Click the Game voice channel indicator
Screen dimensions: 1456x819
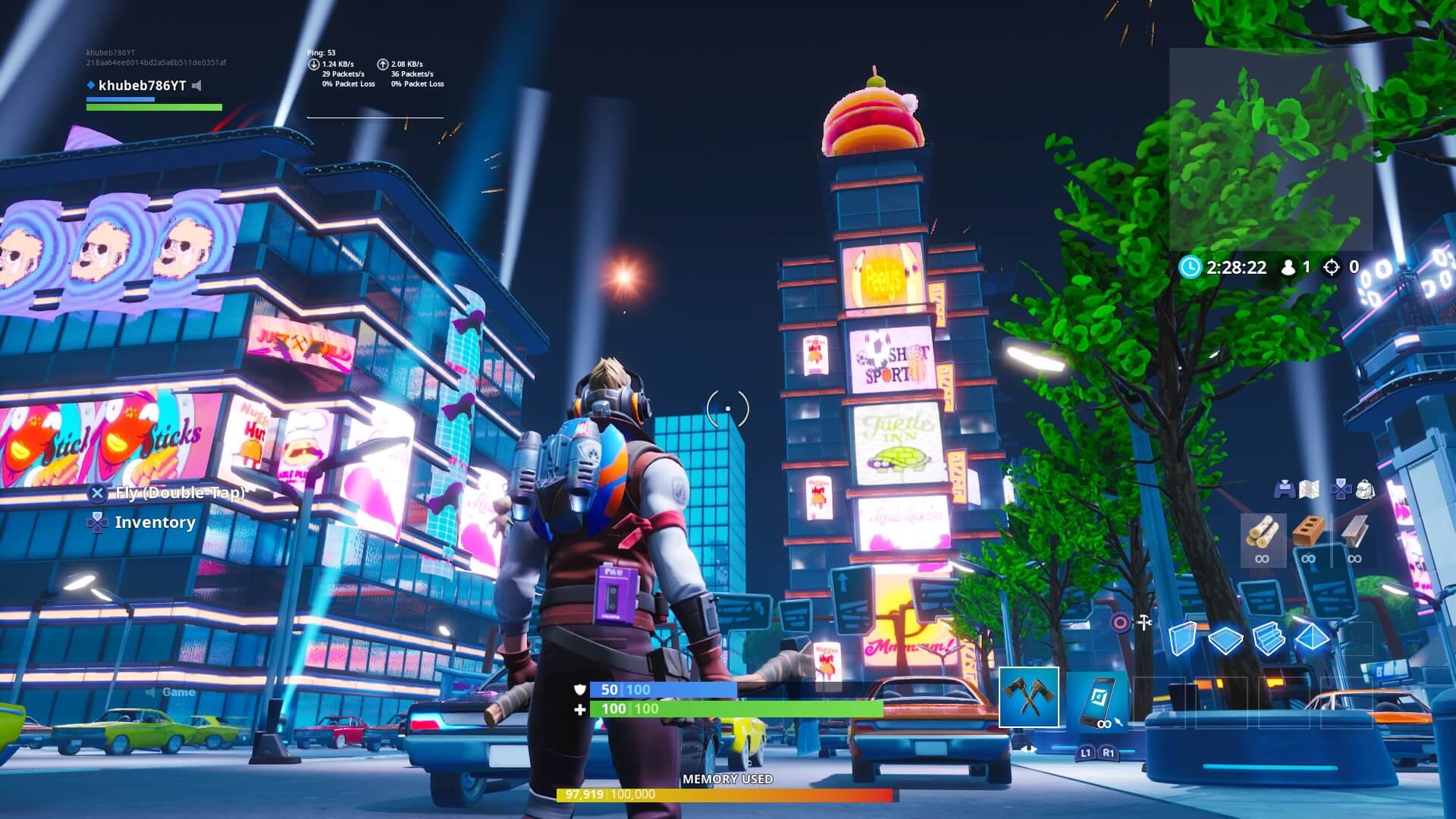tap(171, 692)
